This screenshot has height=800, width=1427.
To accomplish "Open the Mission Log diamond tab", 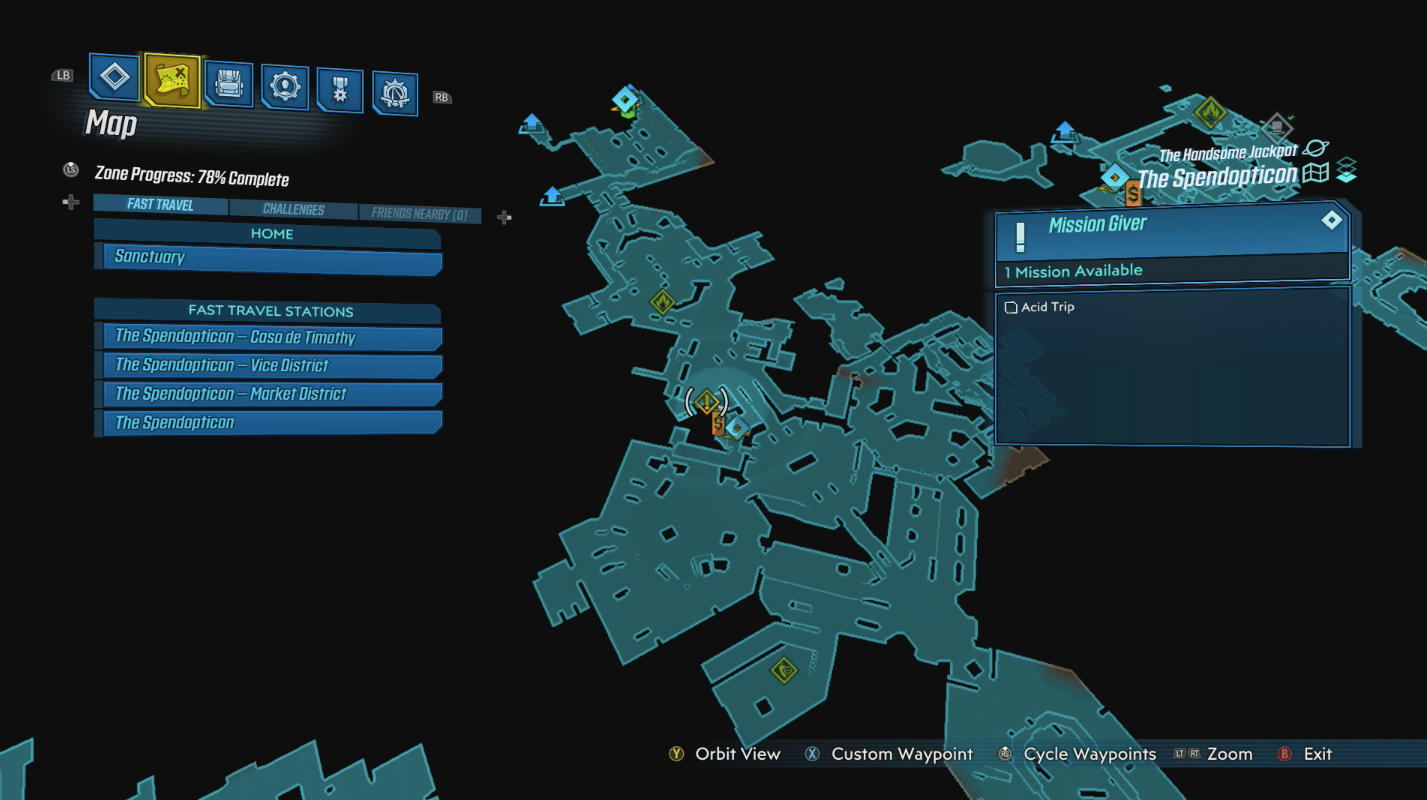I will [x=114, y=77].
